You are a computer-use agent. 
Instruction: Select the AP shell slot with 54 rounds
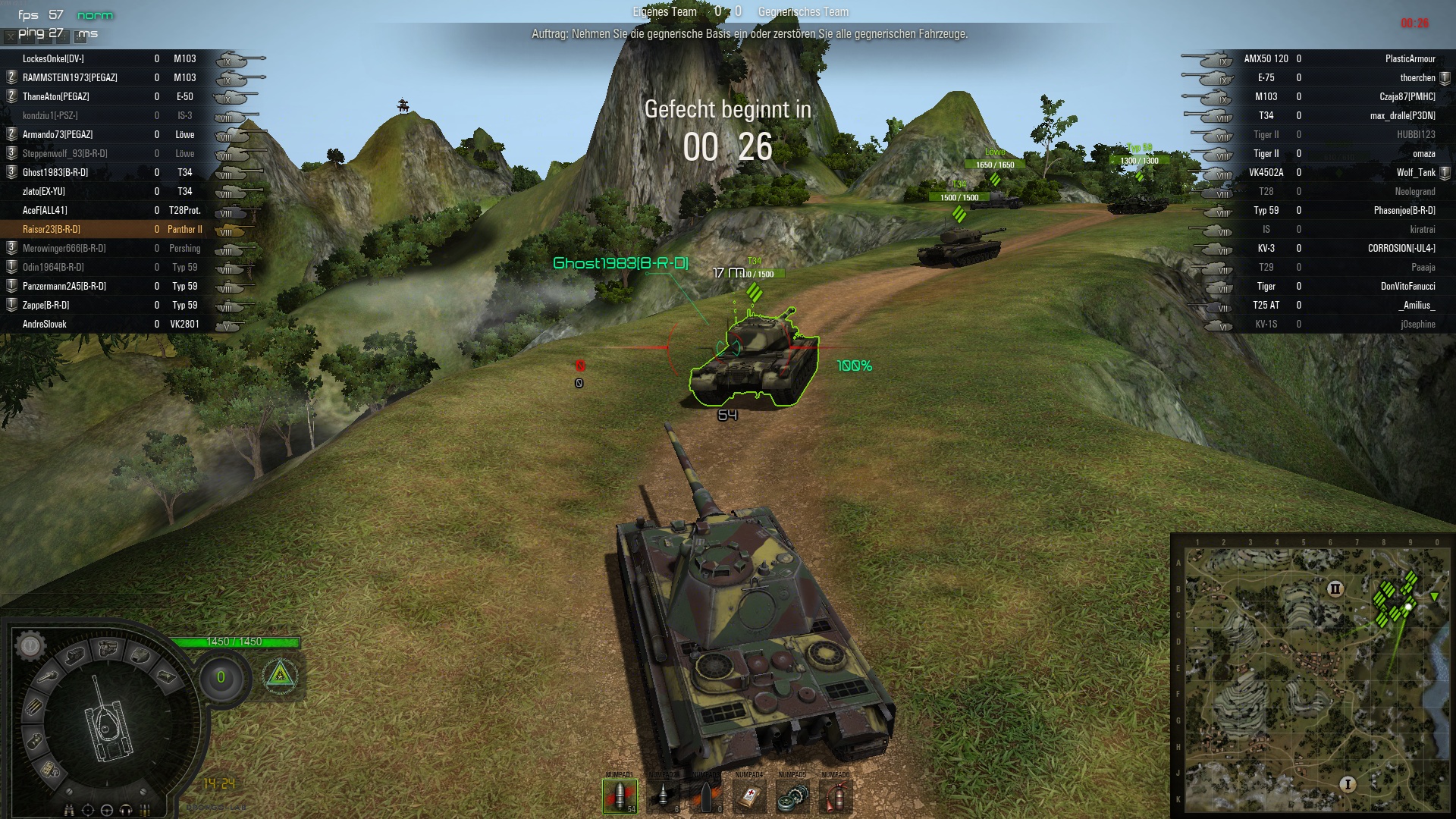click(619, 796)
